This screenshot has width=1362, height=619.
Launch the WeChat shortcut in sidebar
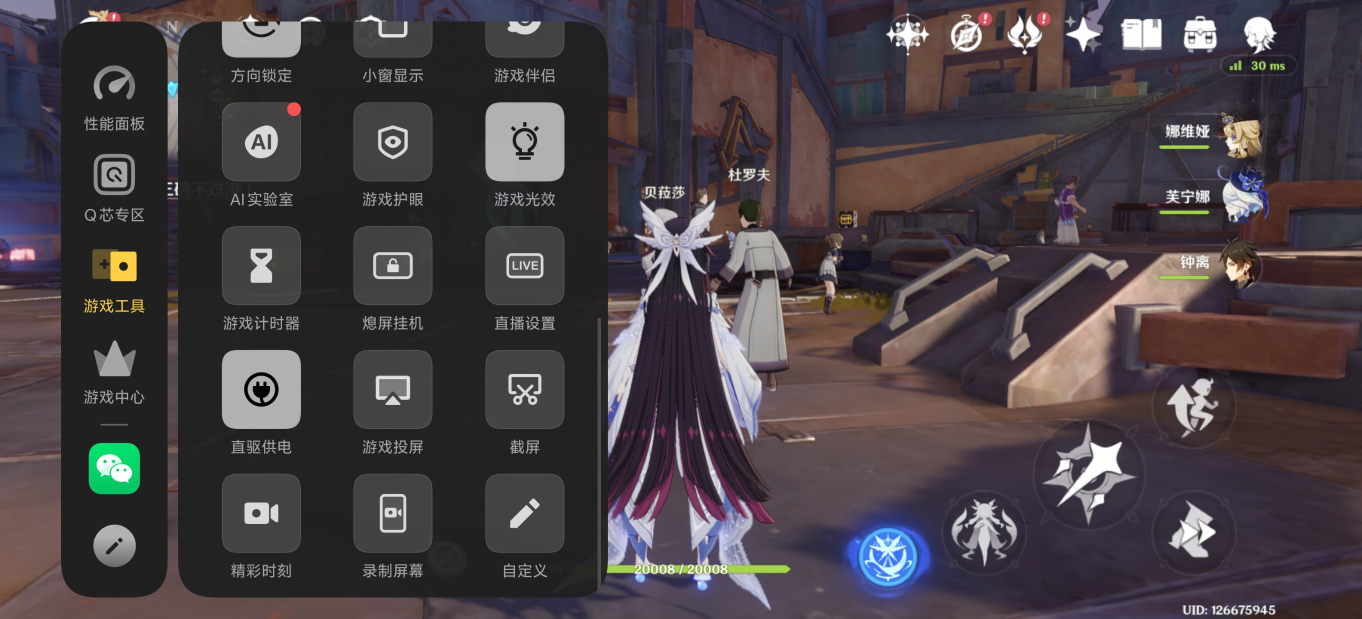(x=114, y=468)
